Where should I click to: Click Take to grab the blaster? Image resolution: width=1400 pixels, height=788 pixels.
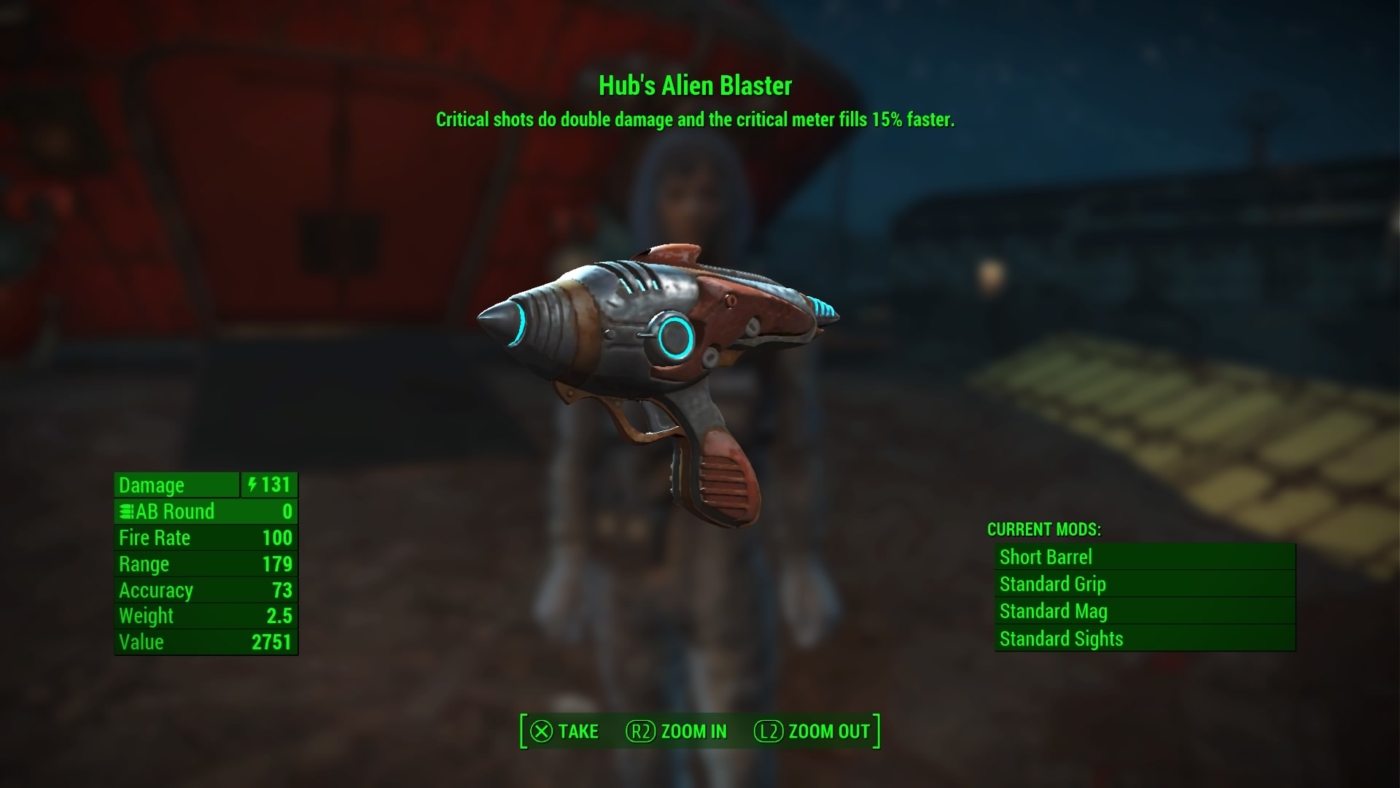click(566, 731)
